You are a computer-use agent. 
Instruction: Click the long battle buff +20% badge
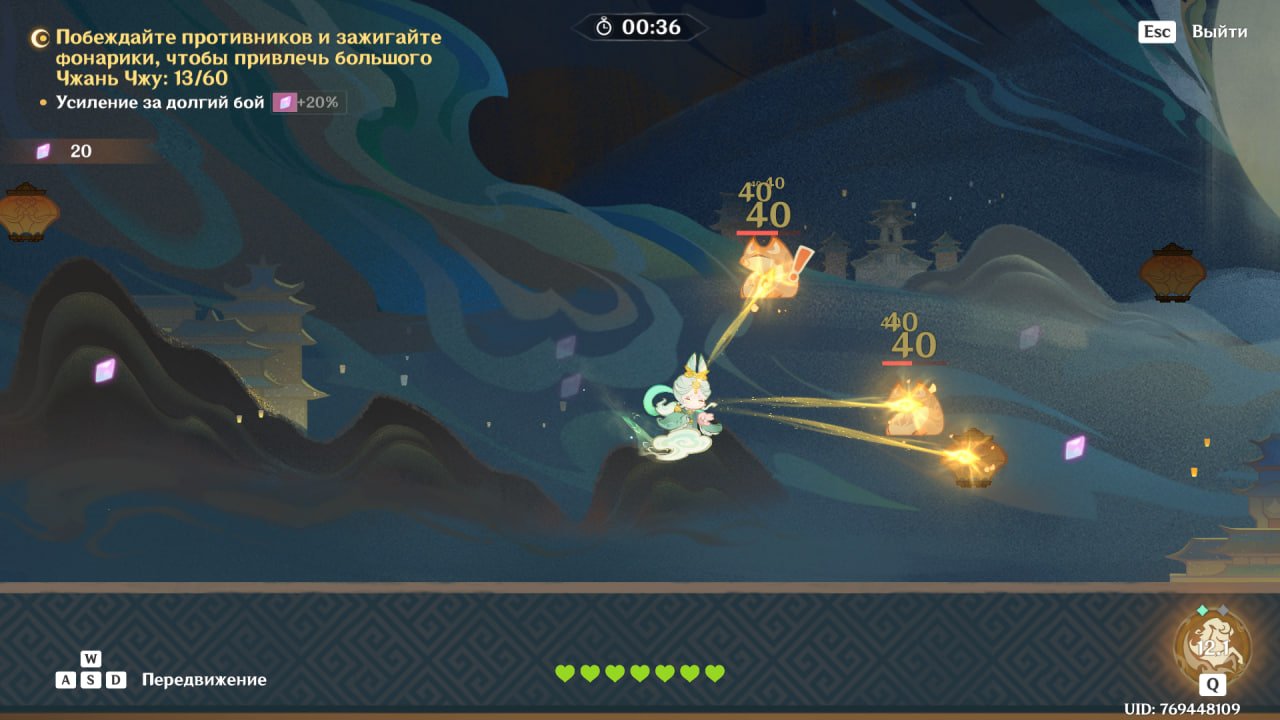310,103
